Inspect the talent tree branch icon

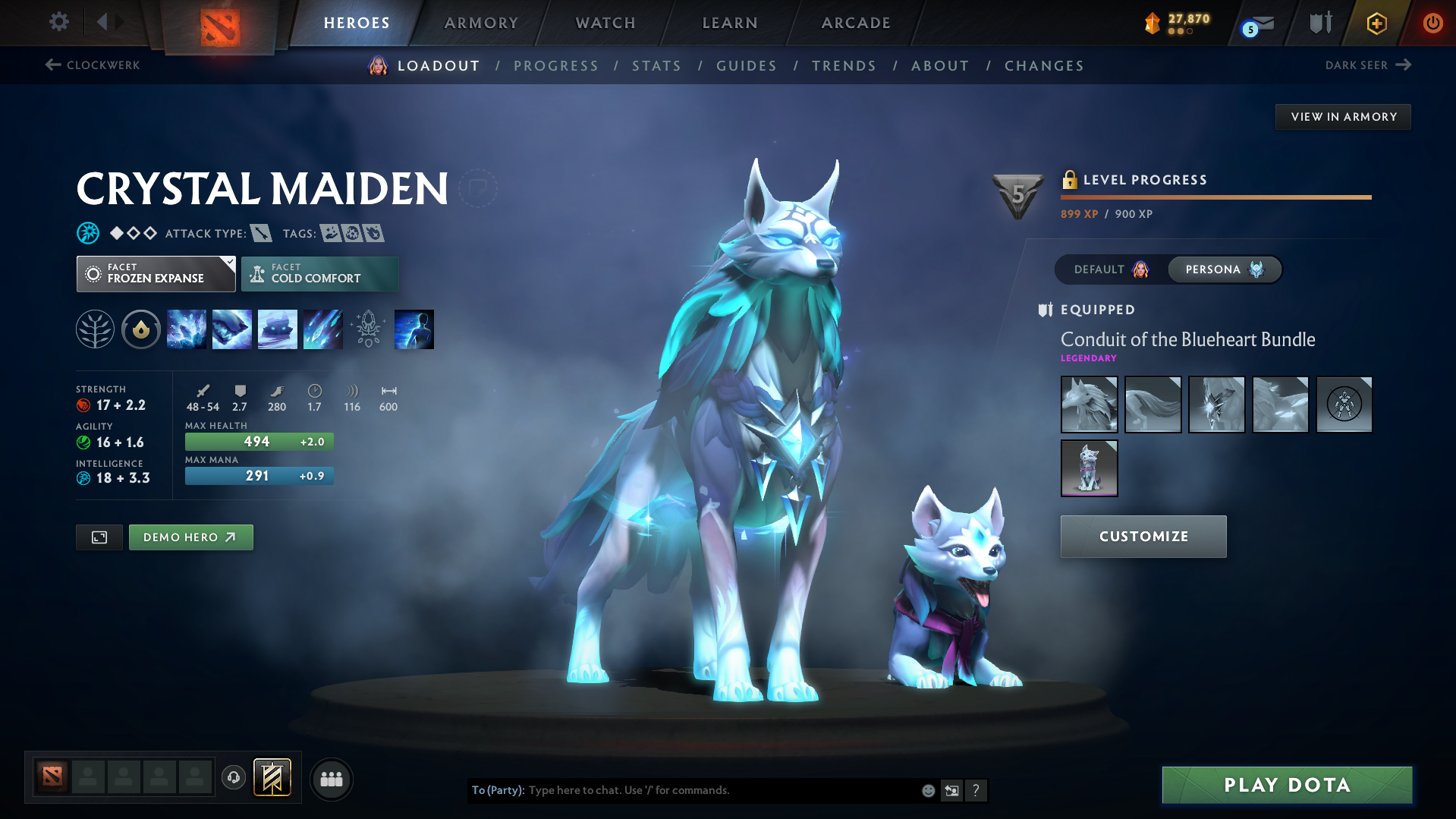pos(95,329)
